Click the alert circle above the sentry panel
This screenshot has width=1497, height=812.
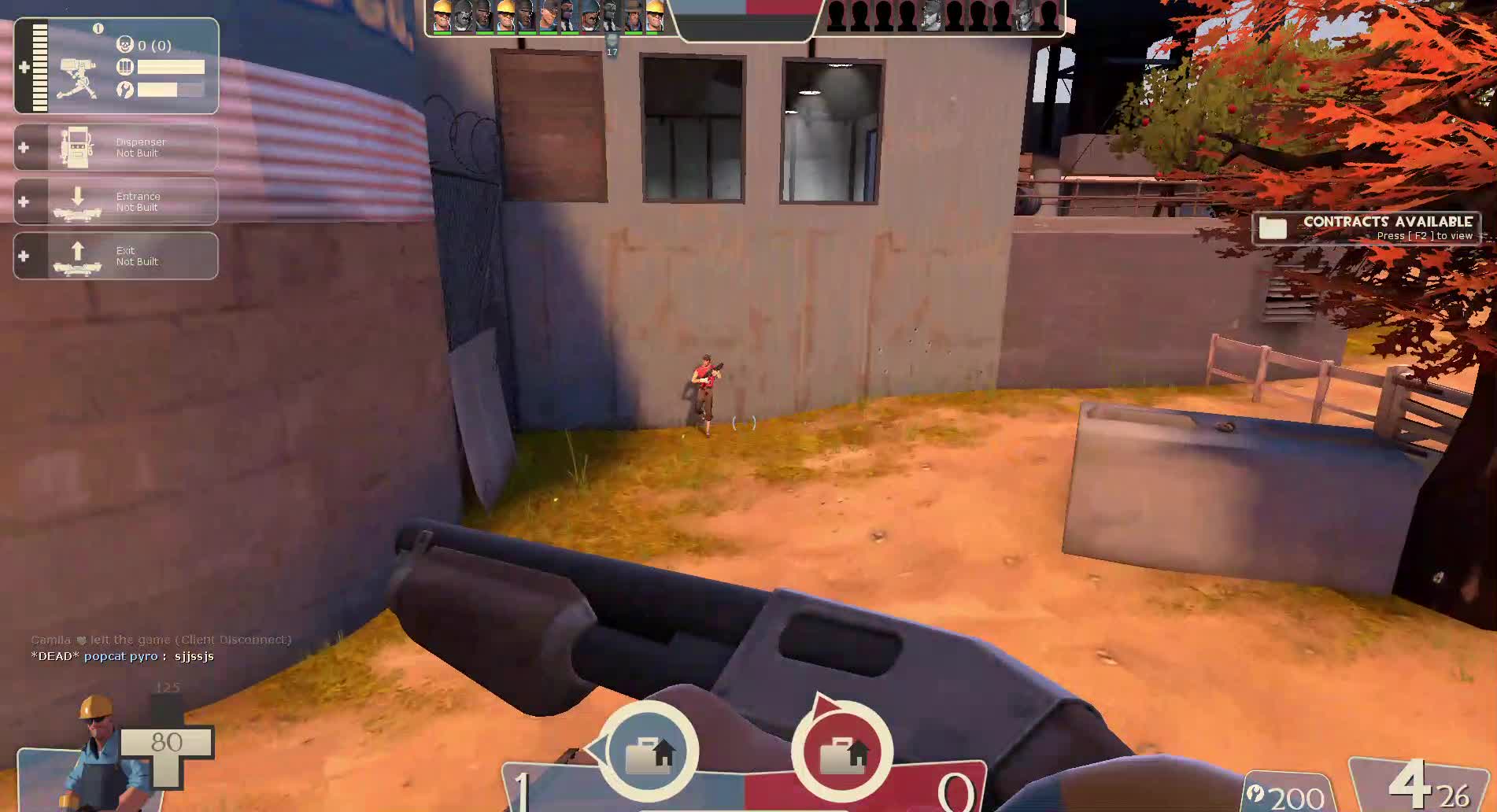click(98, 28)
